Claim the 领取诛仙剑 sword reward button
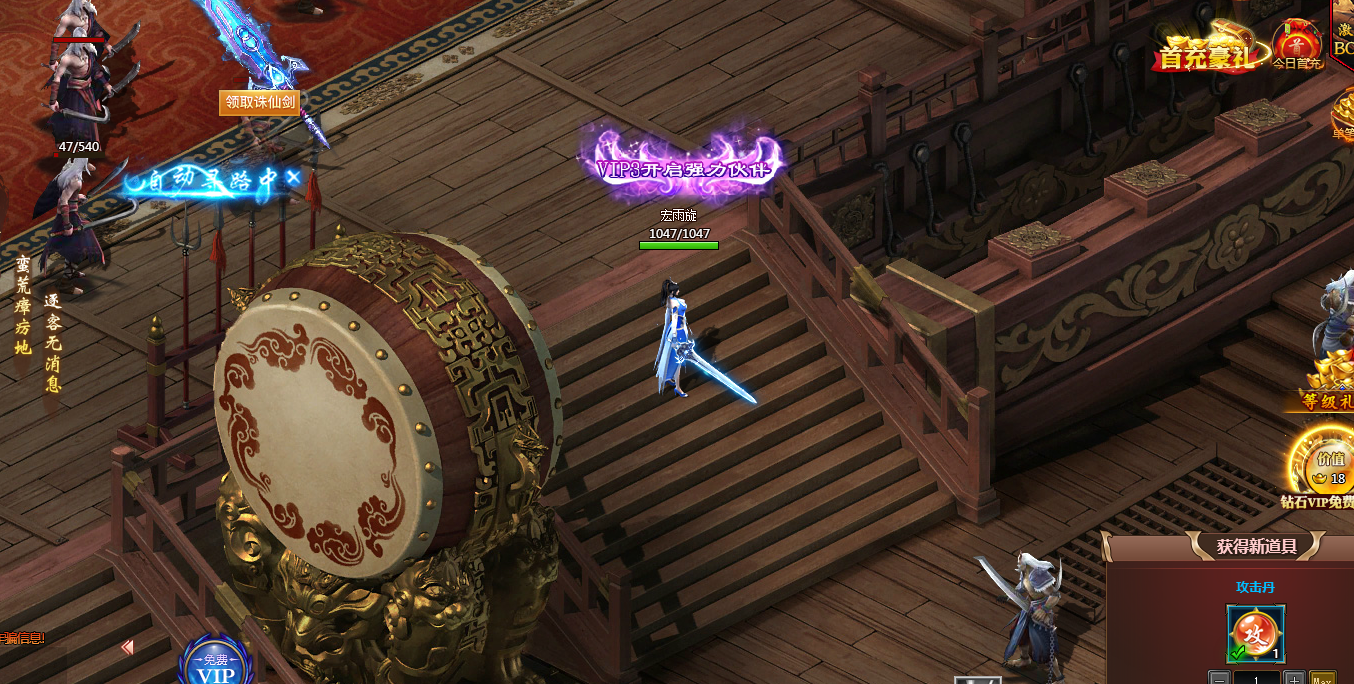This screenshot has height=684, width=1354. [x=260, y=102]
